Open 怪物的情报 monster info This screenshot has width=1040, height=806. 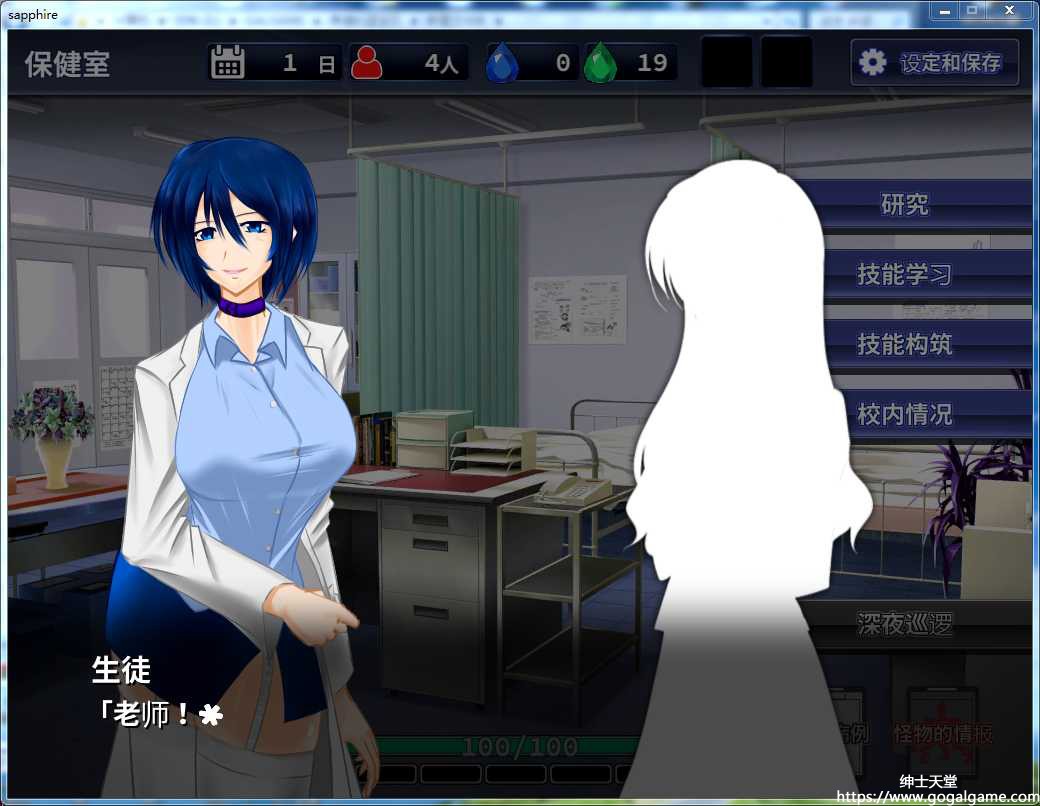(x=943, y=733)
